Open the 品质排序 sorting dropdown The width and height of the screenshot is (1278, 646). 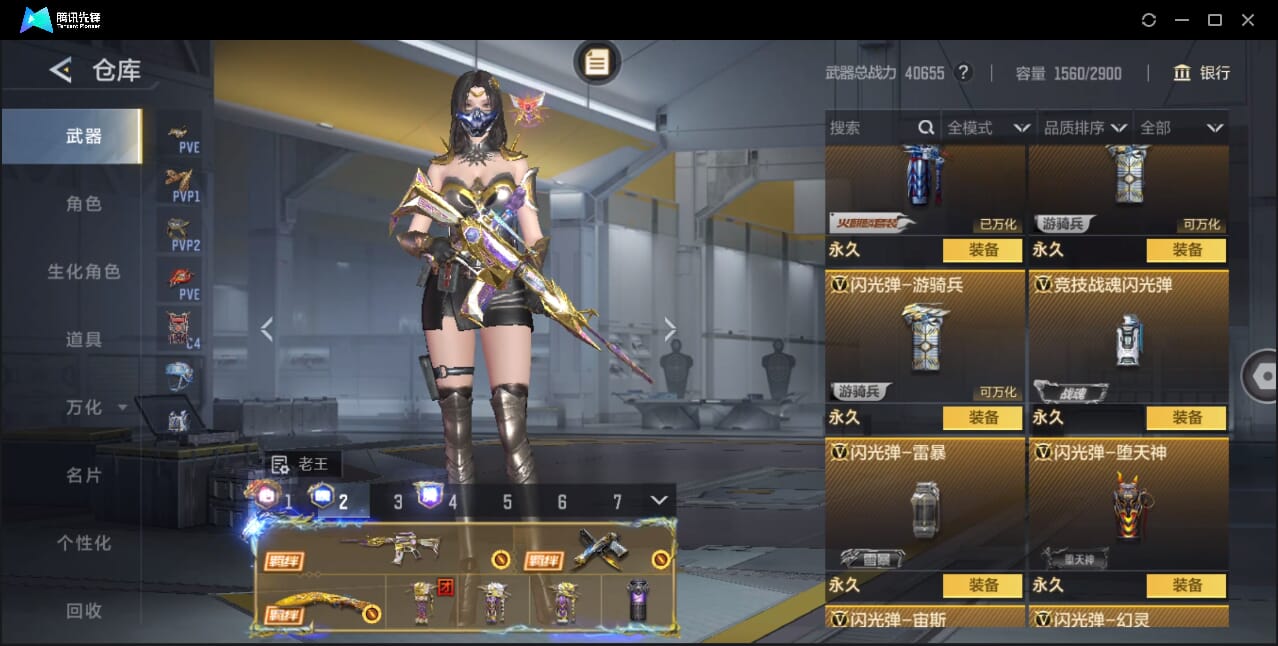[1085, 128]
